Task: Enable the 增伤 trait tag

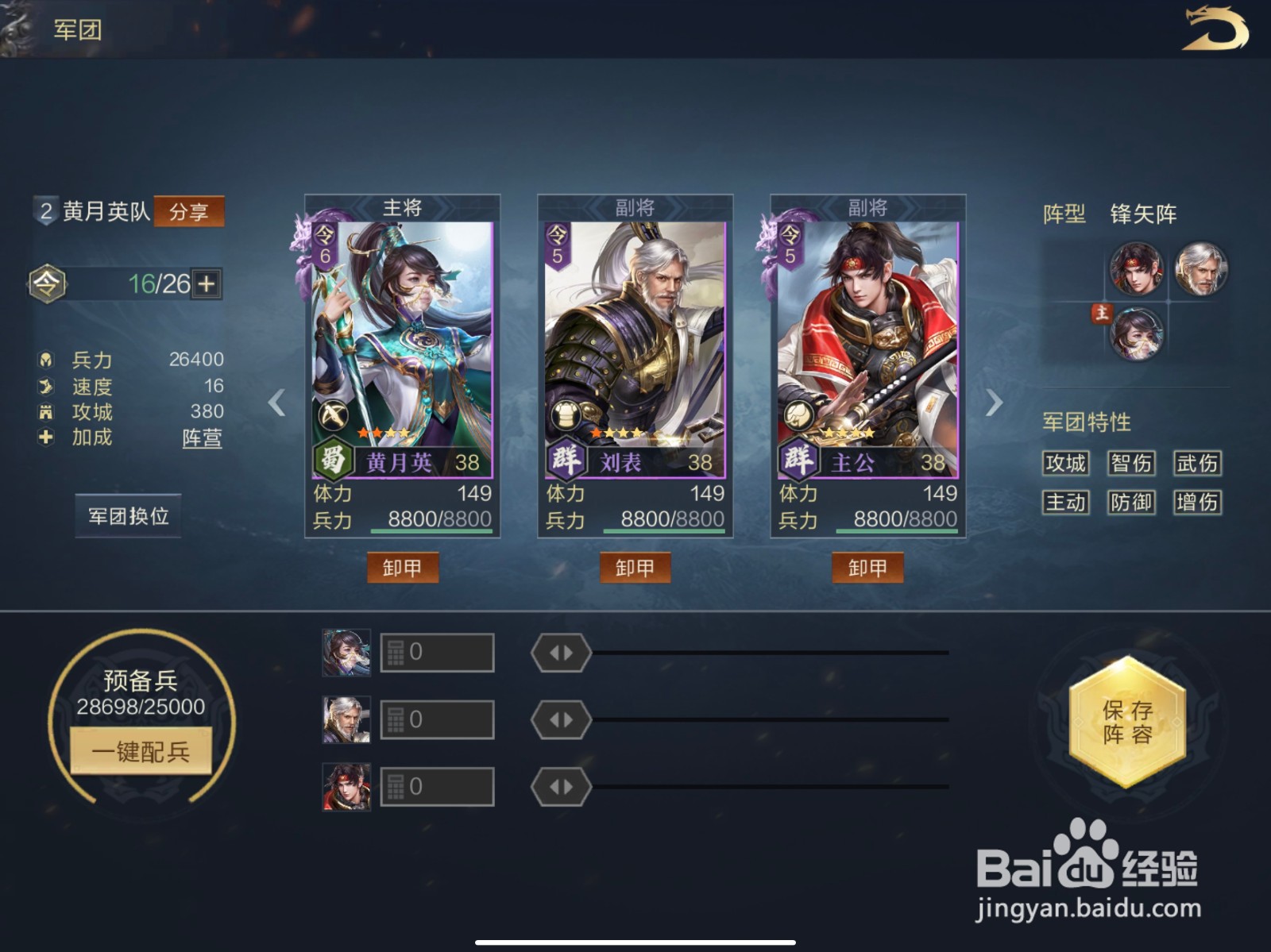Action: coord(1196,503)
